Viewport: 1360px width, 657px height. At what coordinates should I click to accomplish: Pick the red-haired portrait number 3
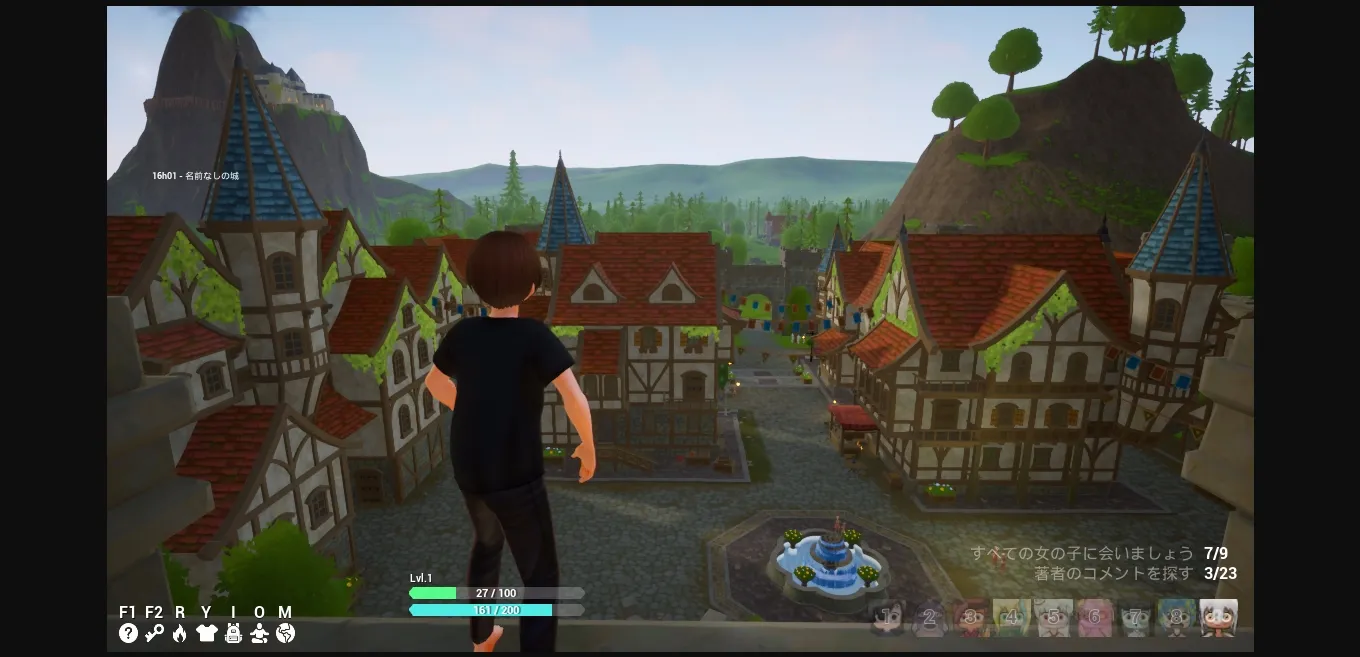coord(971,618)
